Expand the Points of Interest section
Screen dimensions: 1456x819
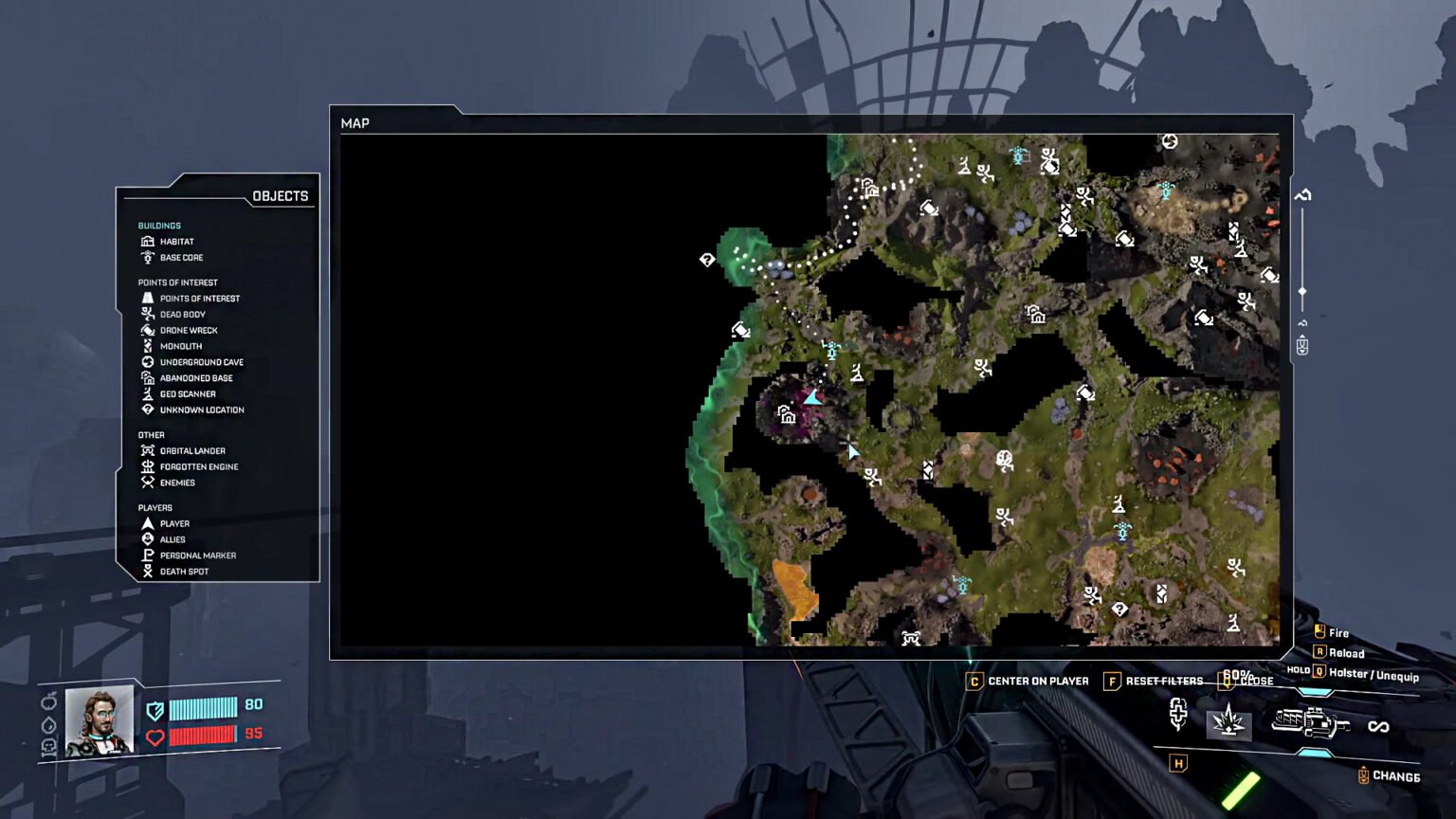pyautogui.click(x=177, y=282)
